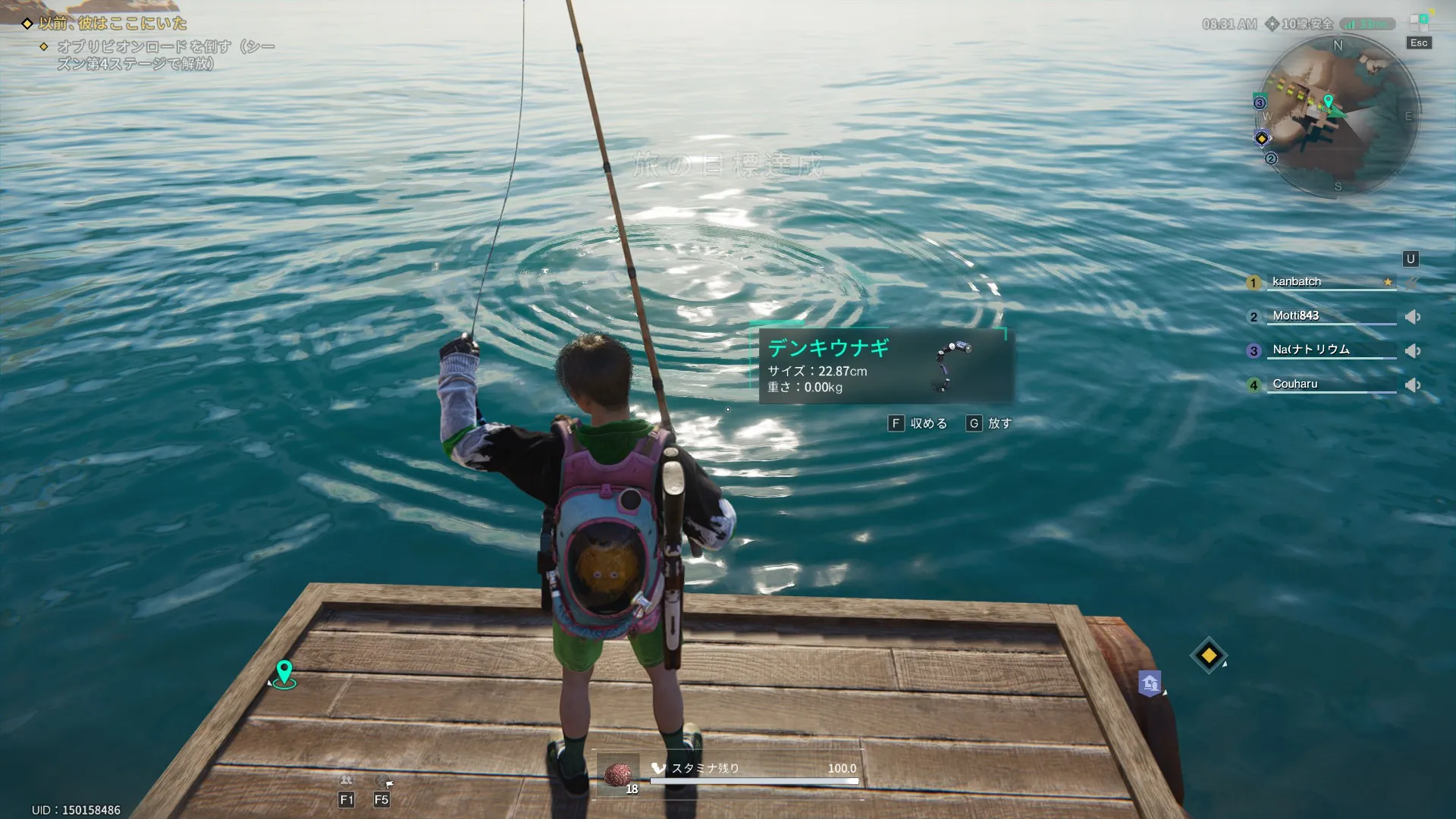Select the teal location pin on the minimap
The height and width of the screenshot is (819, 1456).
coord(1328,101)
